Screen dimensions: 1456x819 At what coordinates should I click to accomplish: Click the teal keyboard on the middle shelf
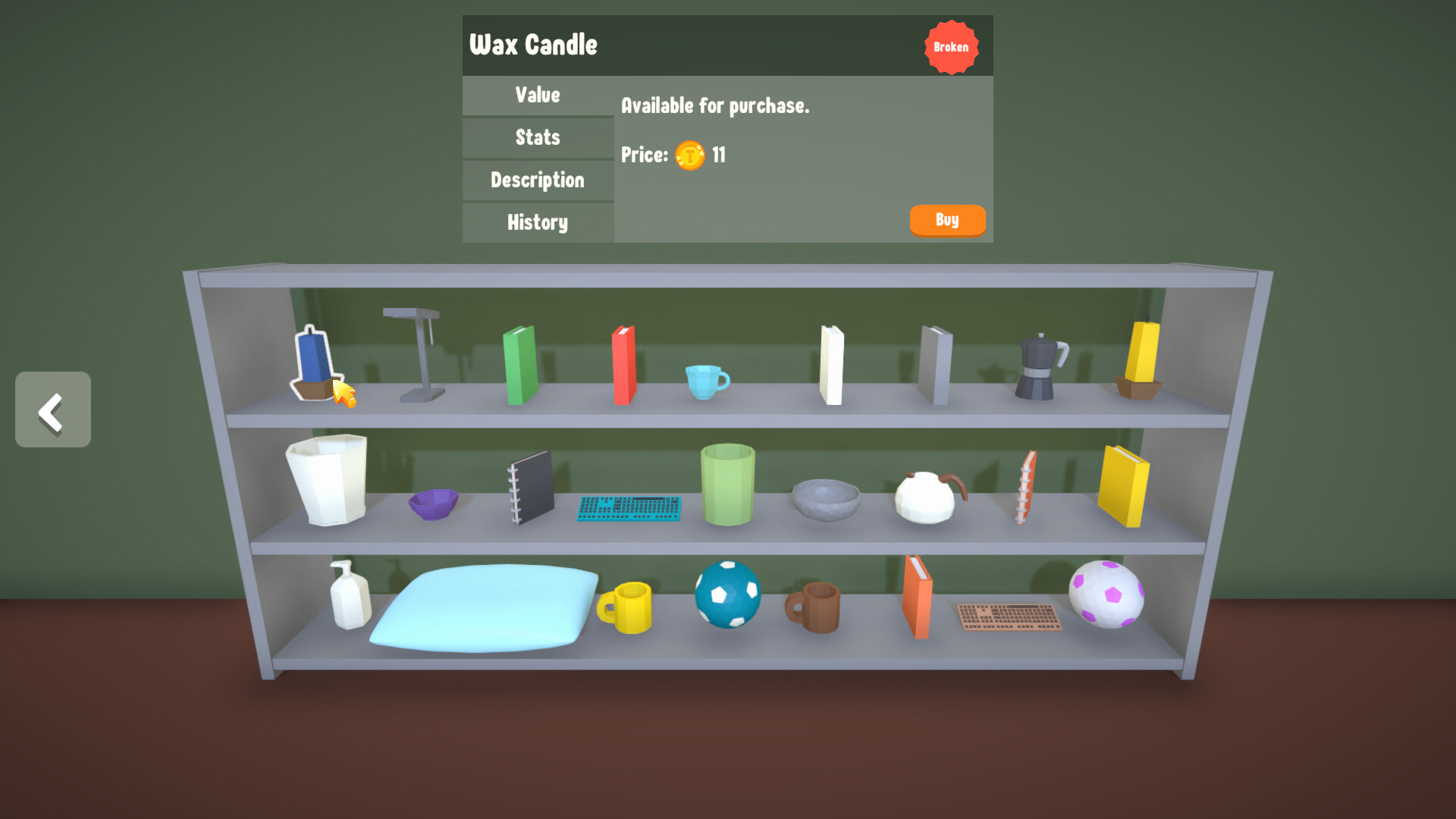tap(628, 508)
